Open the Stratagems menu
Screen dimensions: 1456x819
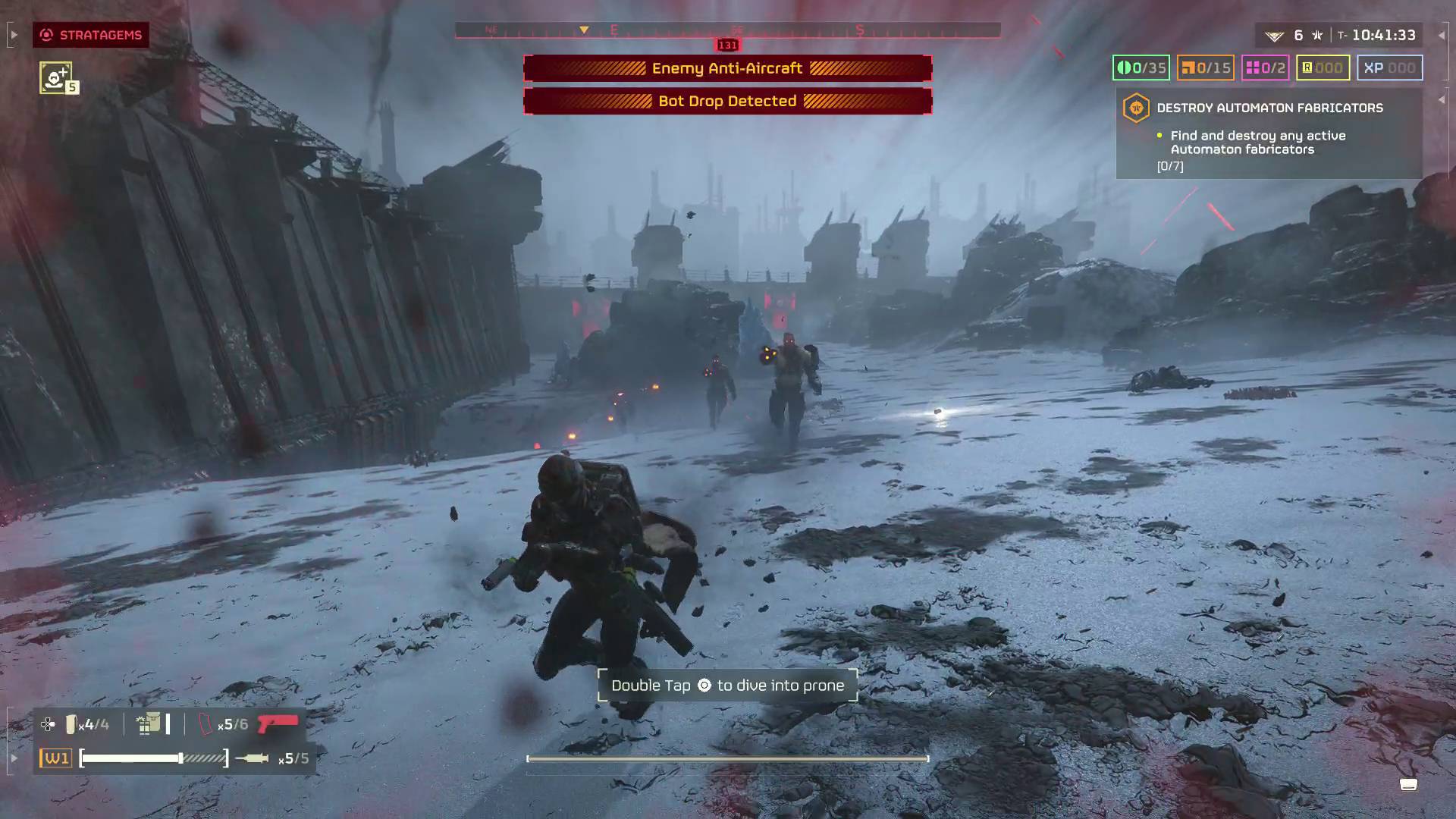pos(91,34)
